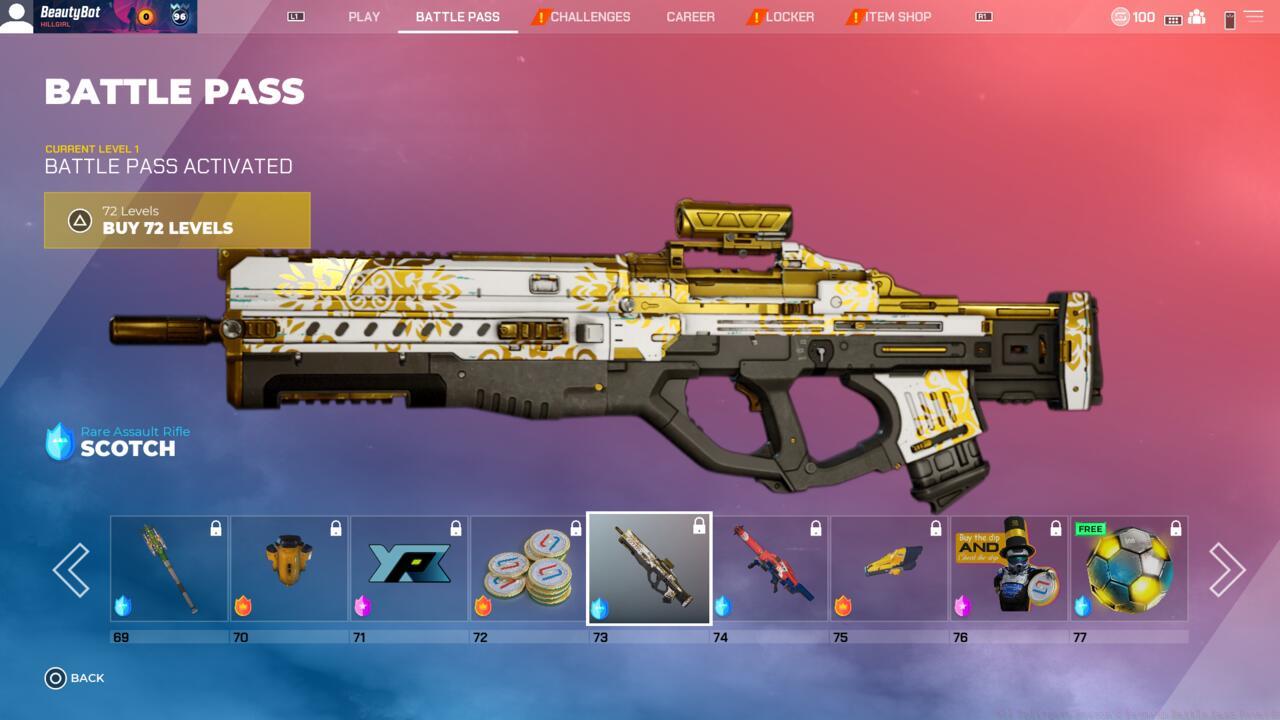Select the Battle Pass tab
The width and height of the screenshot is (1280, 720).
[x=457, y=17]
